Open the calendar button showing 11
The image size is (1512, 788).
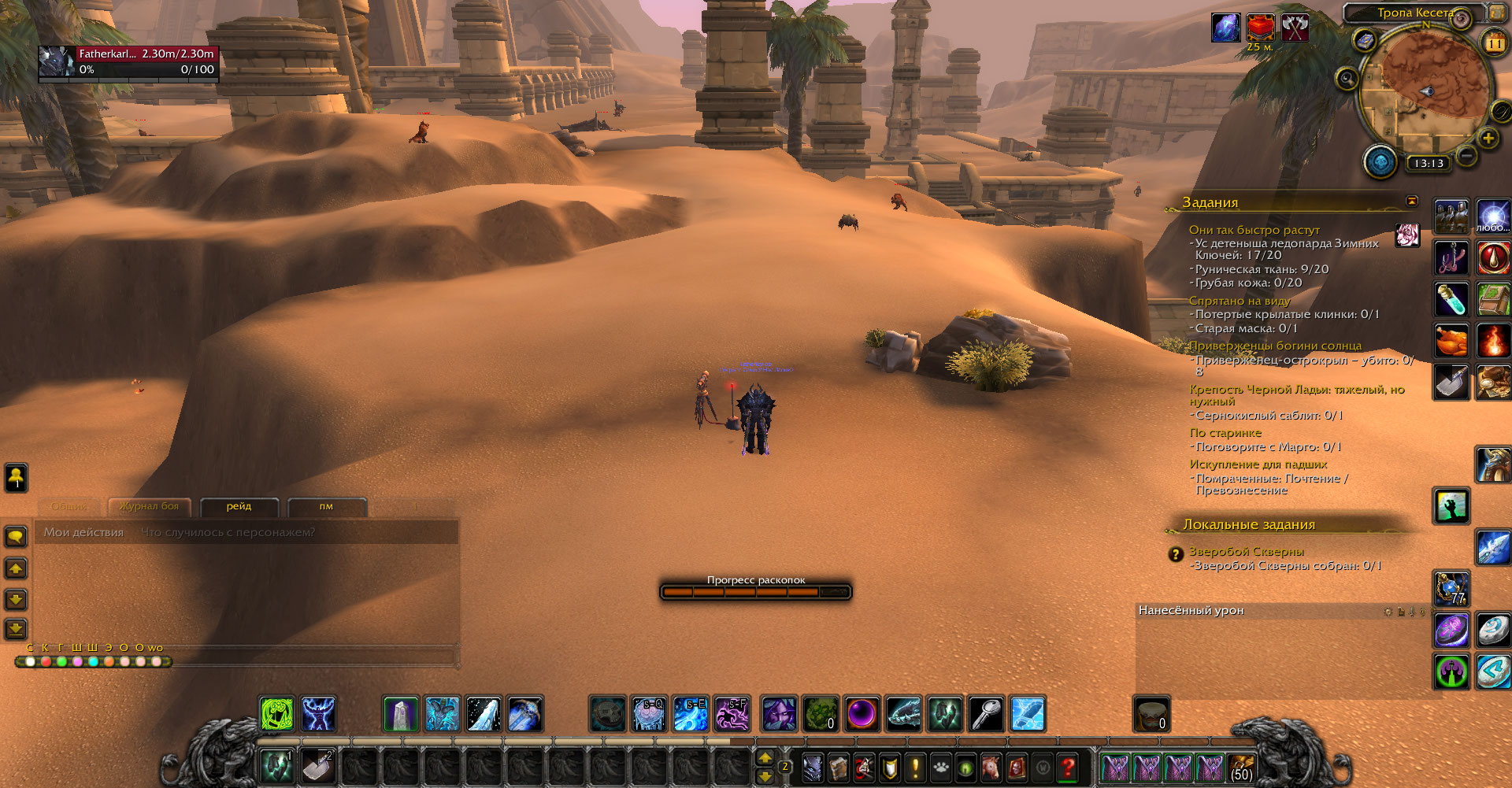pyautogui.click(x=1494, y=43)
